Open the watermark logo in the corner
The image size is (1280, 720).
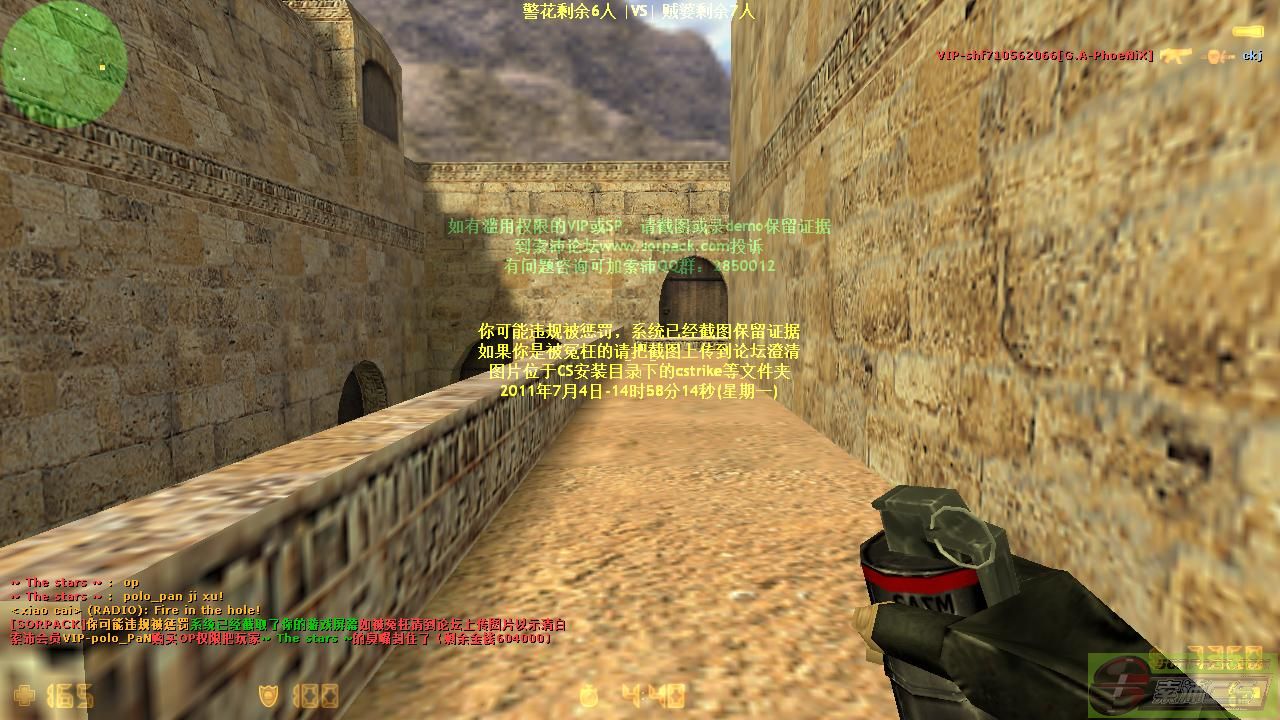pyautogui.click(x=1182, y=687)
